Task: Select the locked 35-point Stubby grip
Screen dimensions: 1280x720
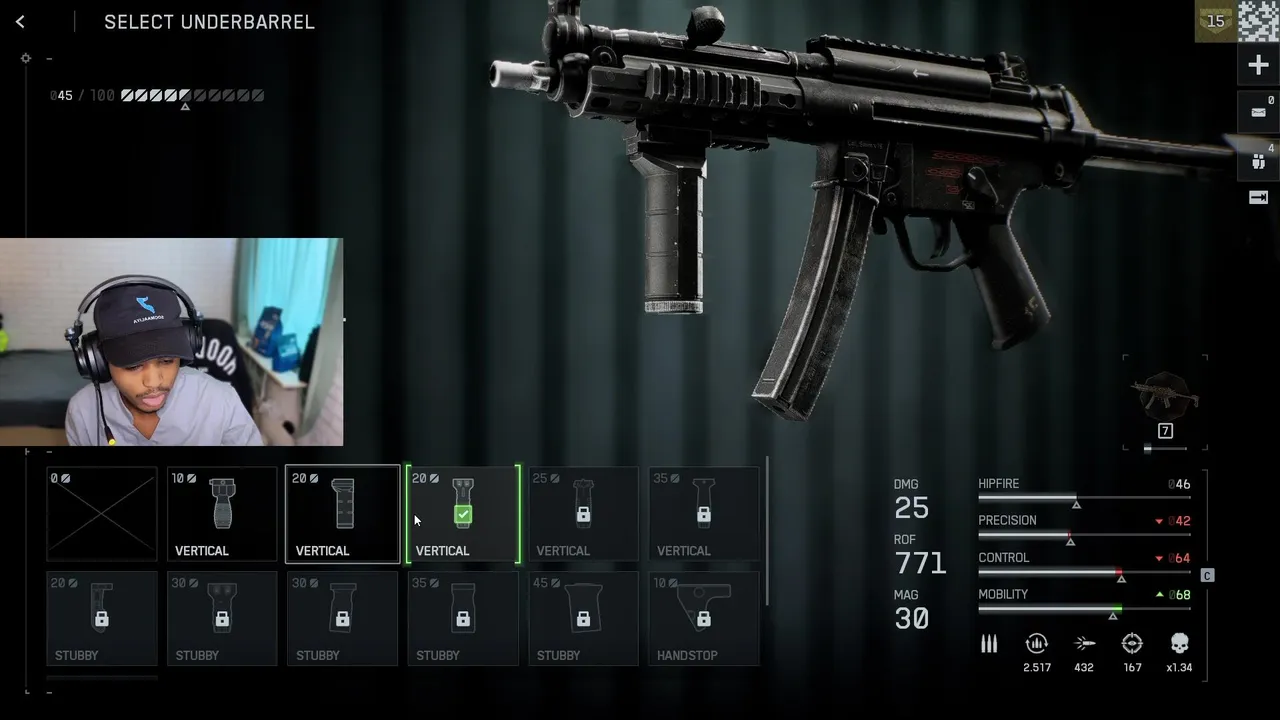Action: click(x=463, y=618)
